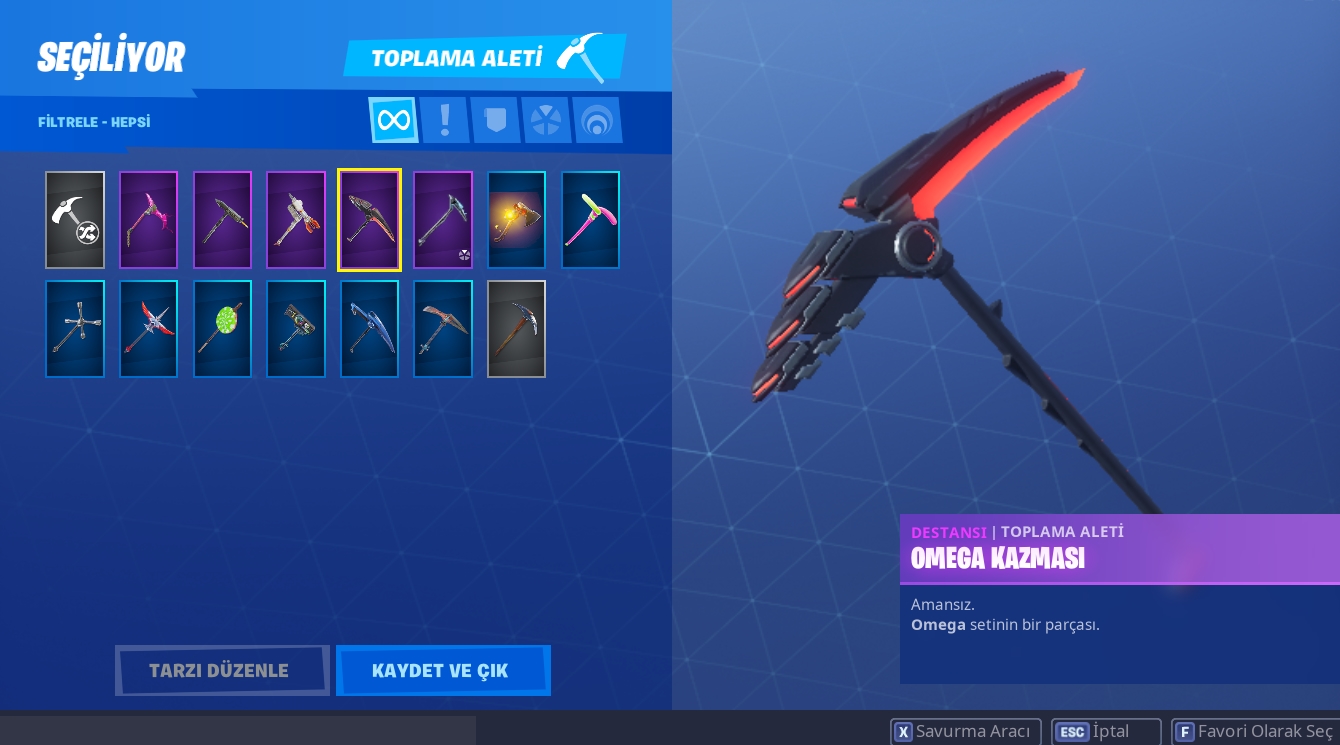Filter by the exclamation mark tab
The height and width of the screenshot is (745, 1340).
(x=444, y=121)
